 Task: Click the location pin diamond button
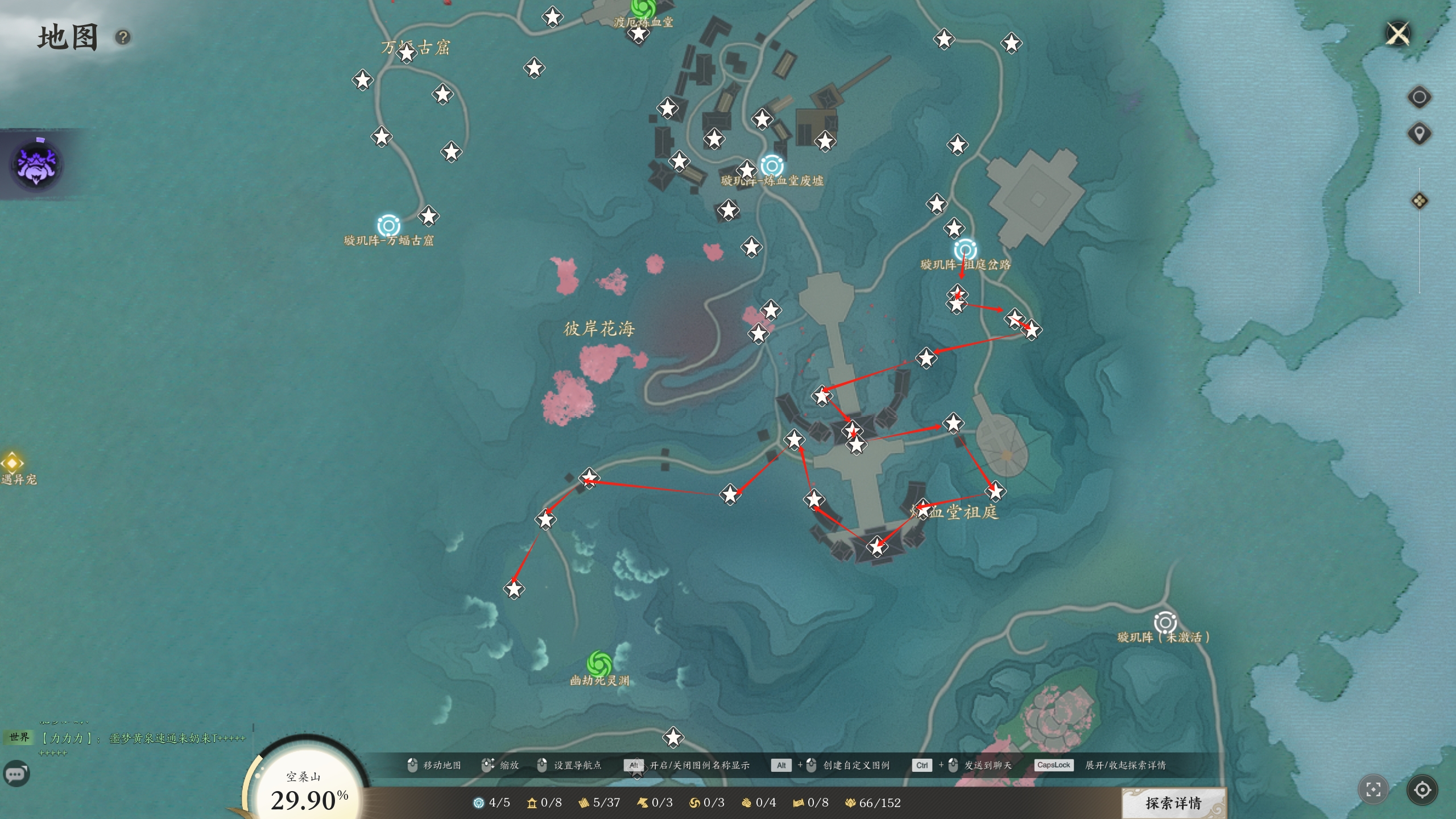(x=1419, y=134)
